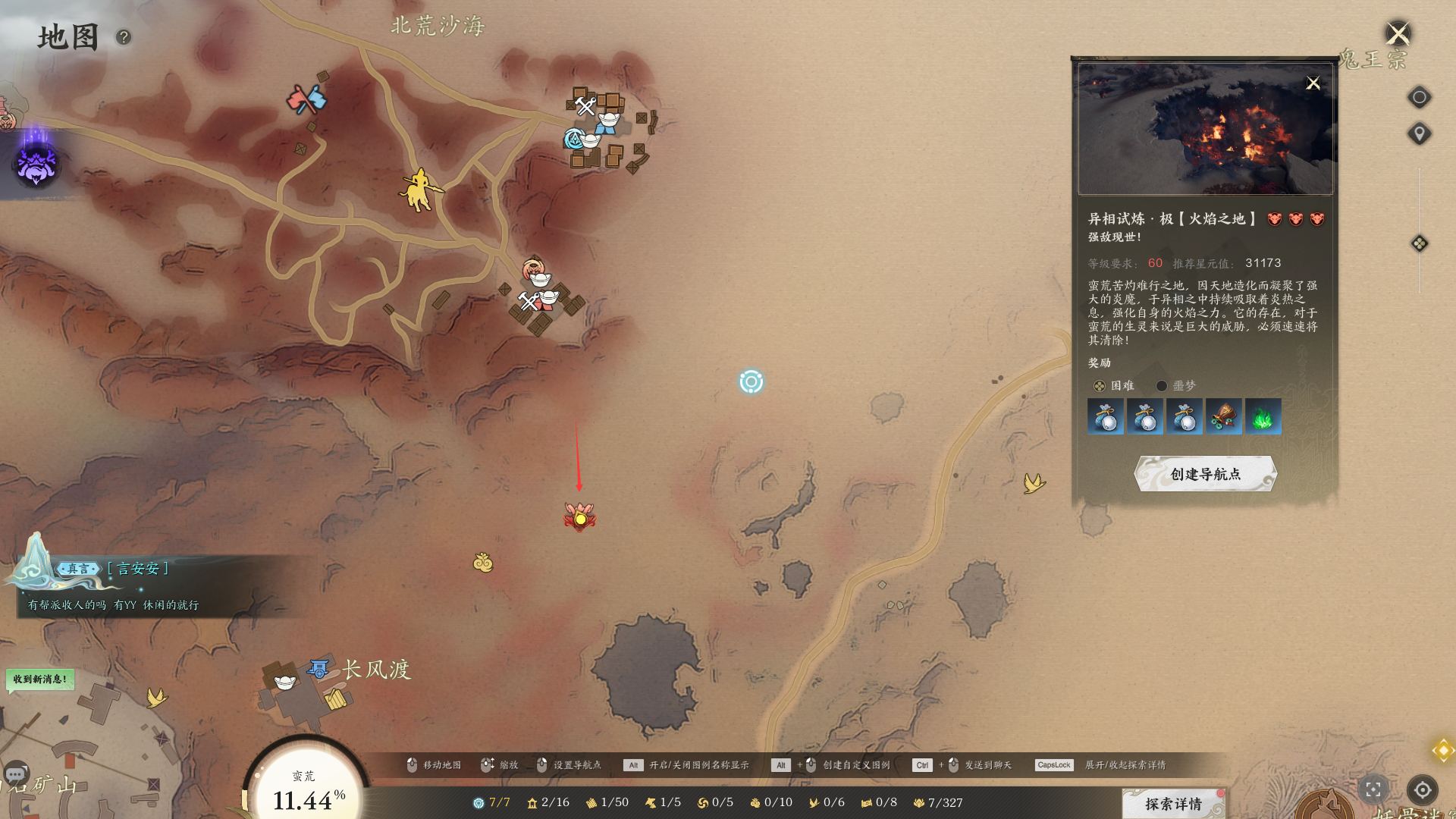Select the red flame trial marker on map

tap(580, 518)
